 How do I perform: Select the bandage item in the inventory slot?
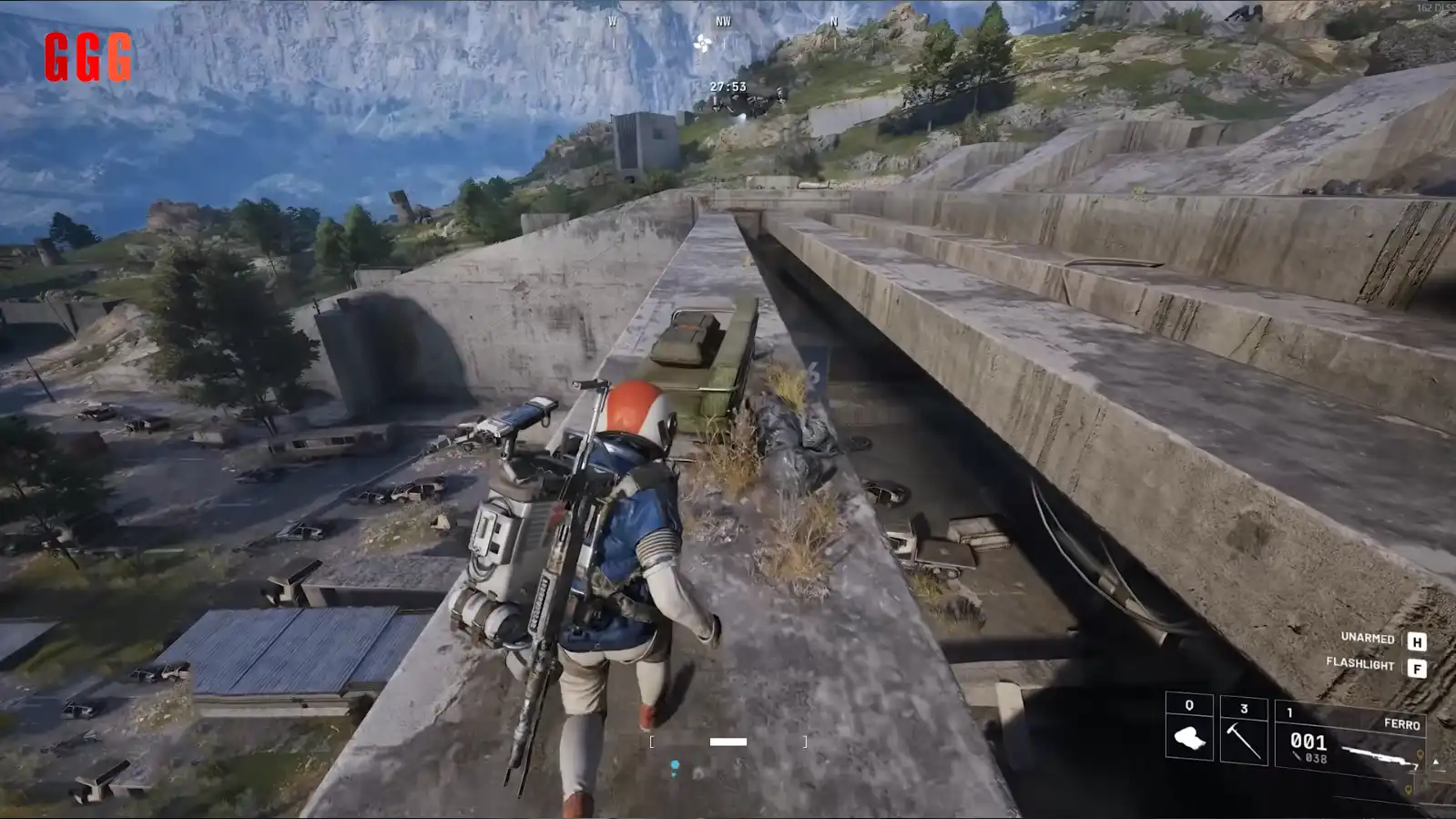(x=1190, y=740)
